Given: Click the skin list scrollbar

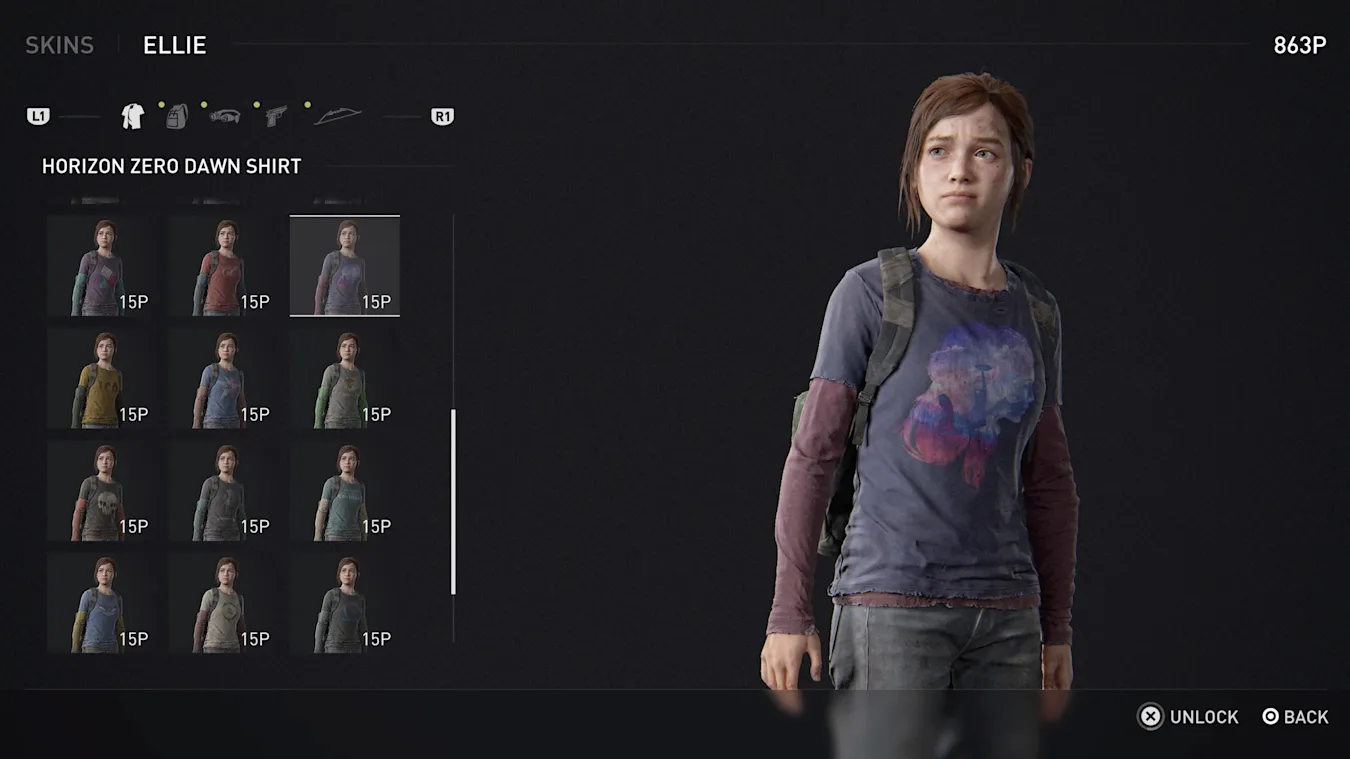Looking at the screenshot, I should tap(454, 501).
